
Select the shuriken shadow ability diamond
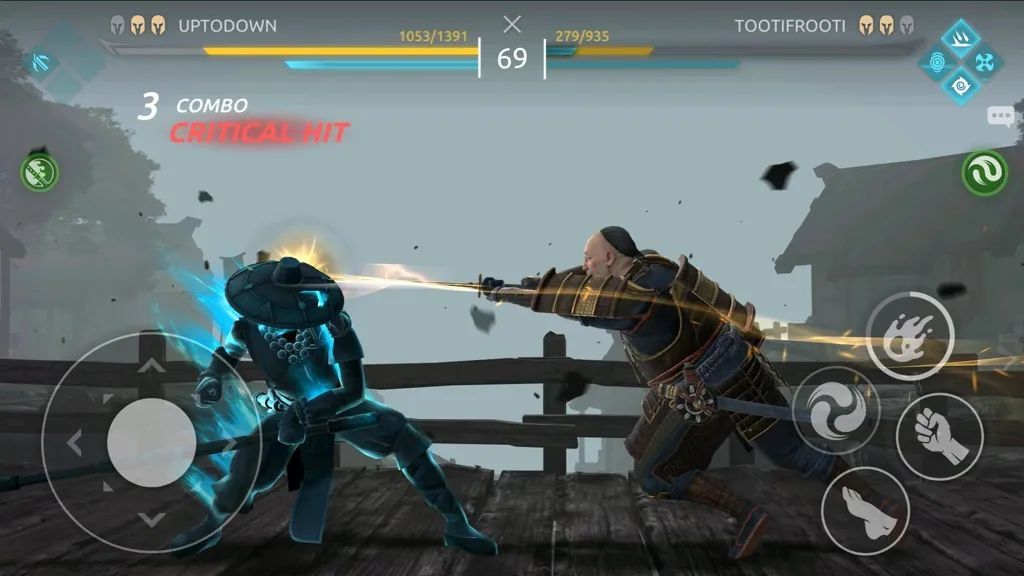(982, 62)
